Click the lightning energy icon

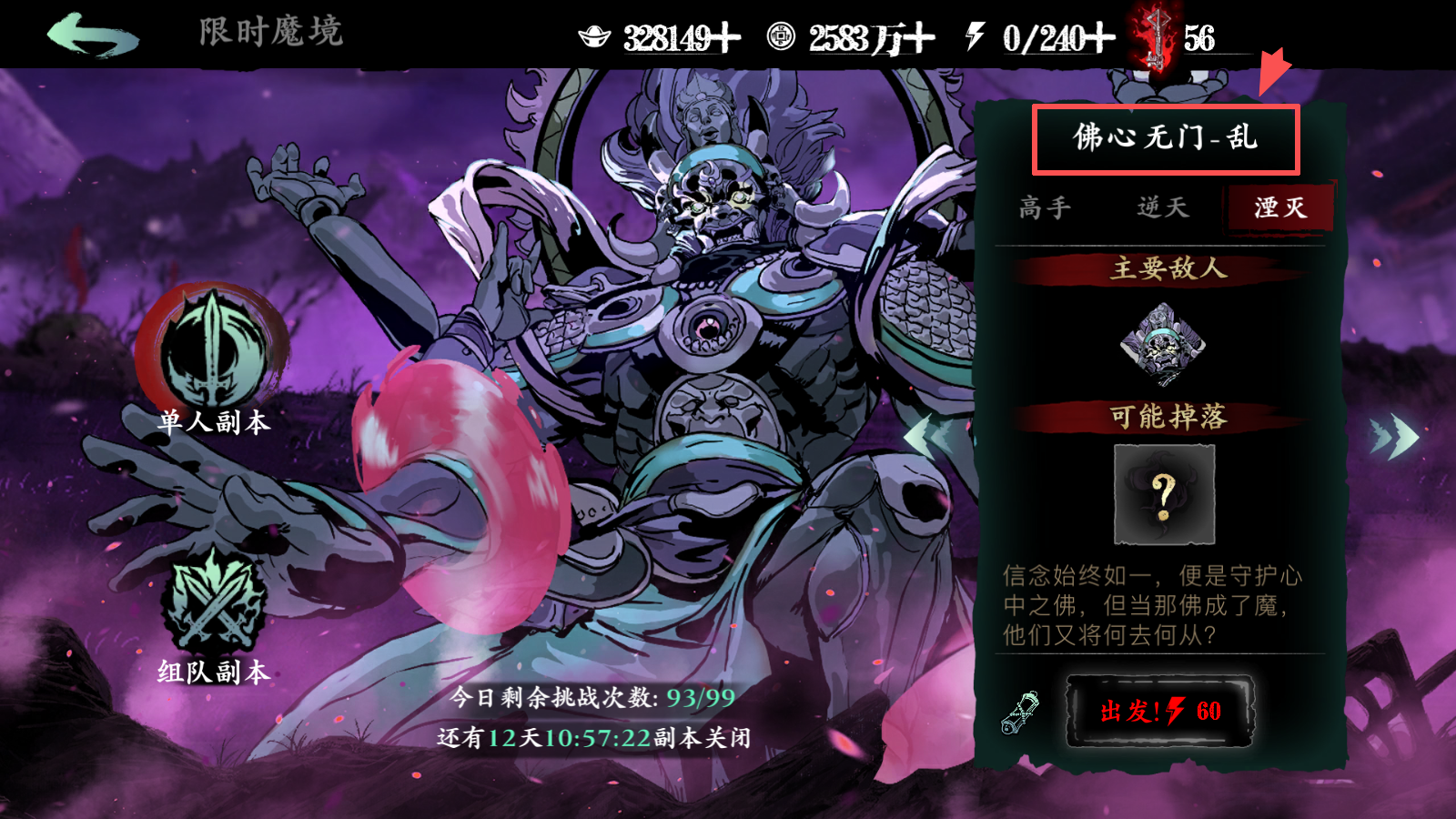click(x=973, y=33)
